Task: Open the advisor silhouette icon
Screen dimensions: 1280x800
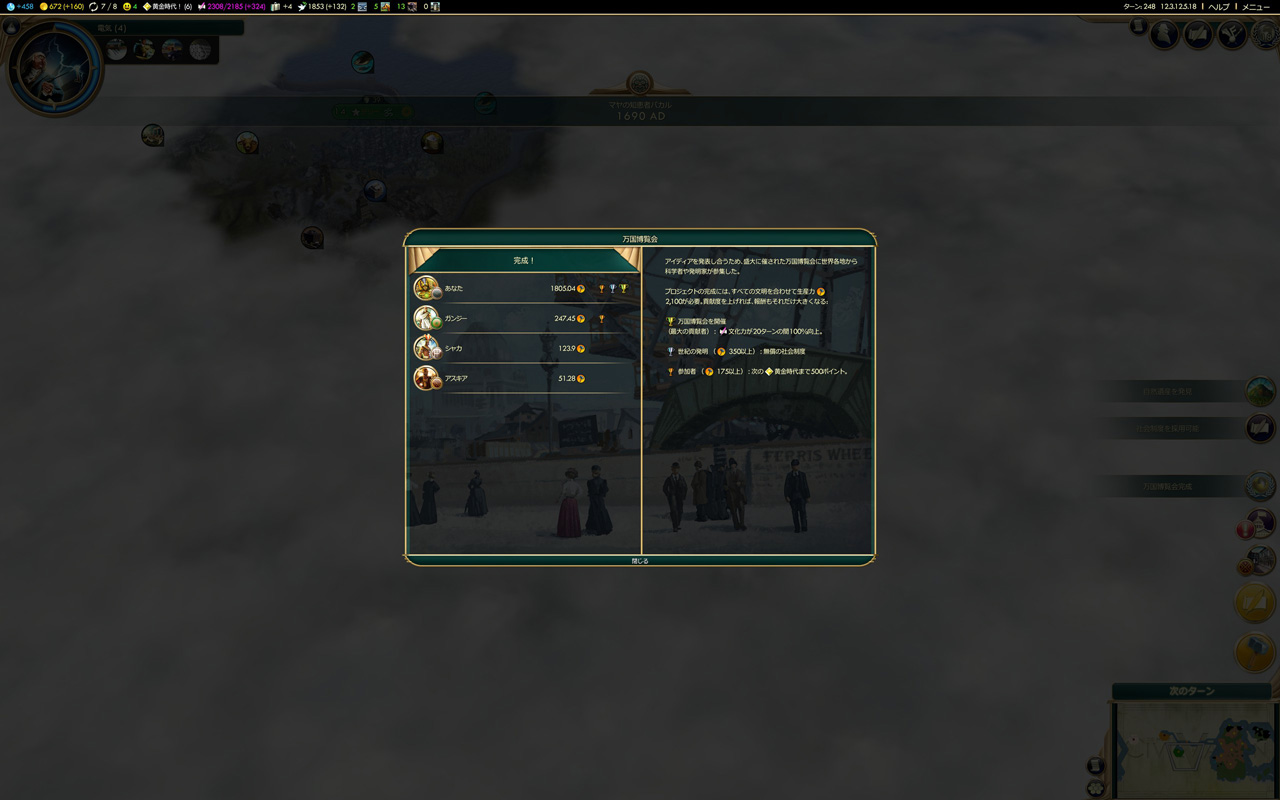Action: pos(1164,35)
